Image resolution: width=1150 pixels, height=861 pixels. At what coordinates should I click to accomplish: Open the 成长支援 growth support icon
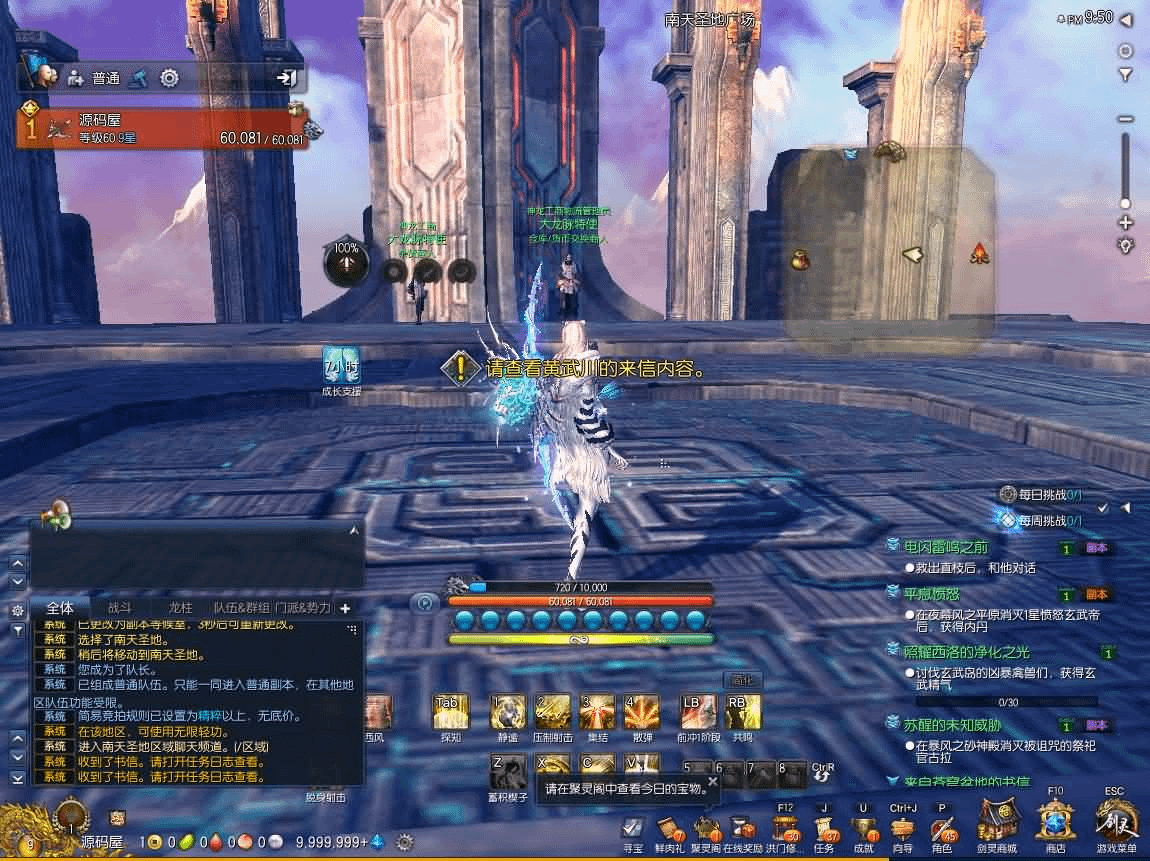point(341,366)
